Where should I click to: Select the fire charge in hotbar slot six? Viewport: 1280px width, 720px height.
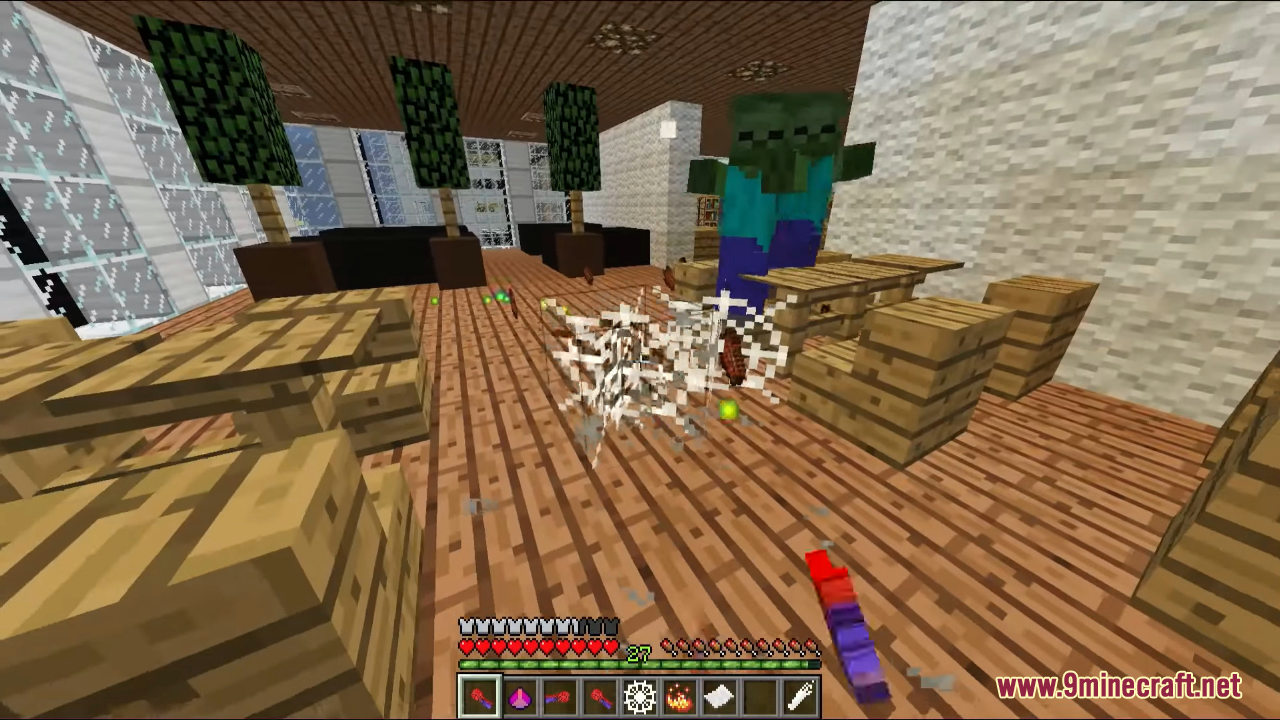[x=679, y=695]
